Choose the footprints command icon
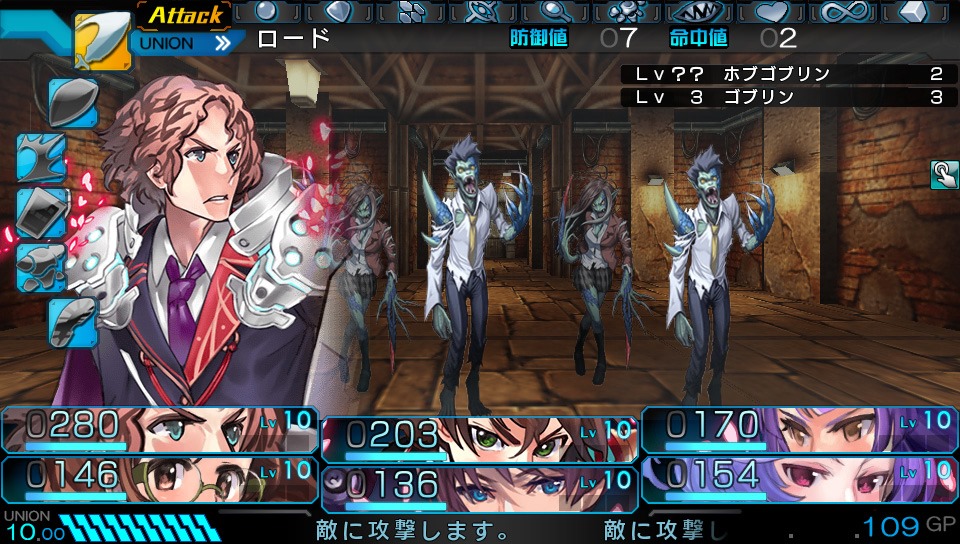This screenshot has width=960, height=544. tap(43, 267)
